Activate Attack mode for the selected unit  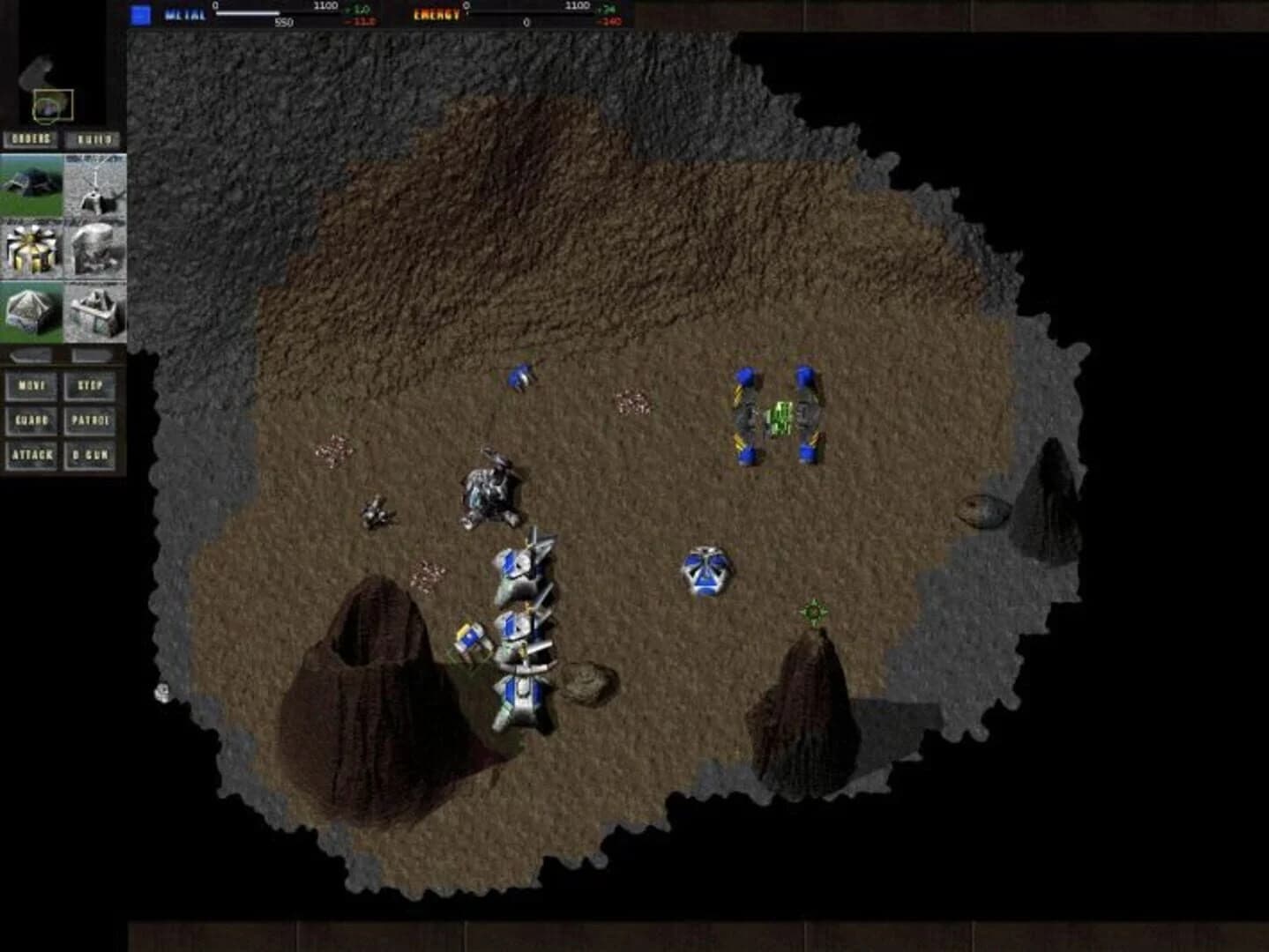(x=31, y=457)
